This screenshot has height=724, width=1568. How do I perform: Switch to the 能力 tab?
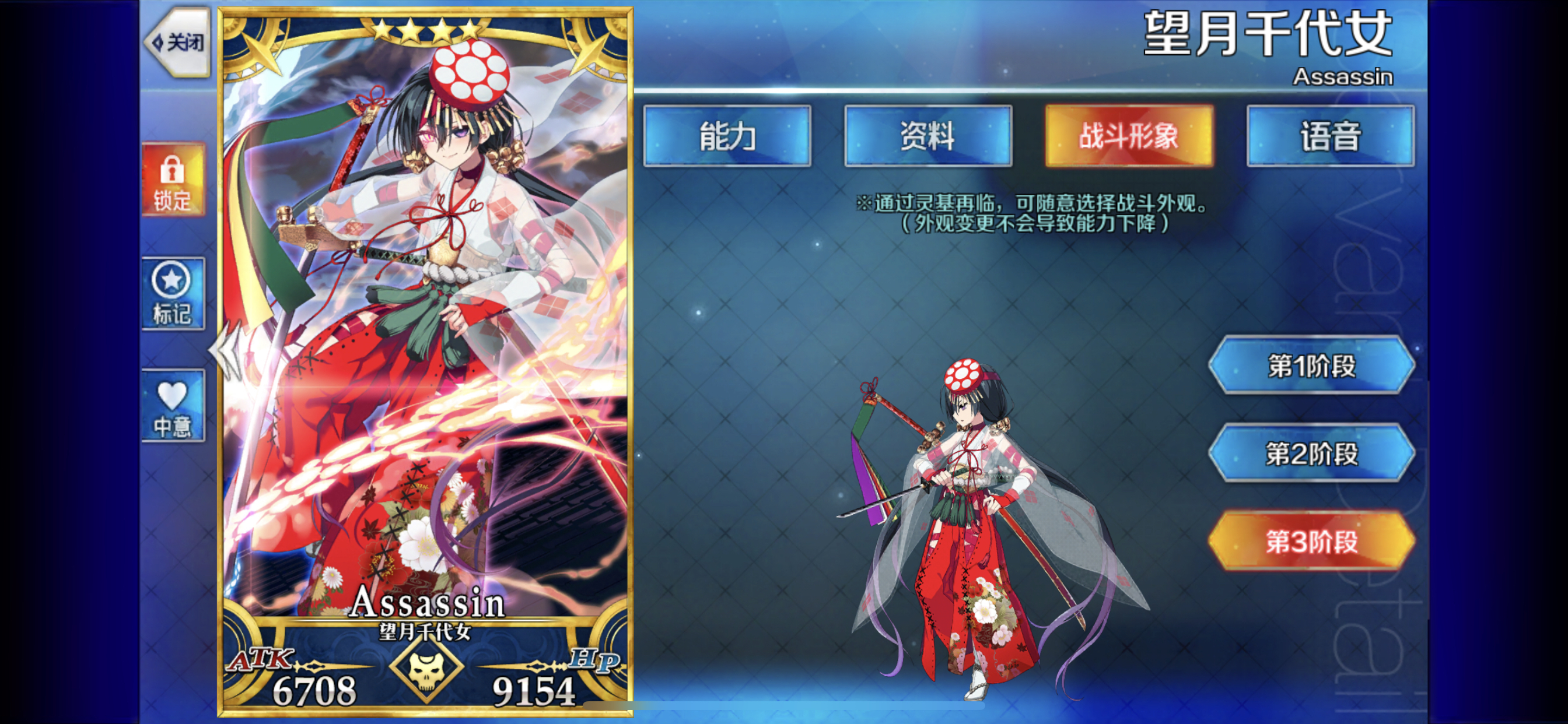click(x=728, y=136)
